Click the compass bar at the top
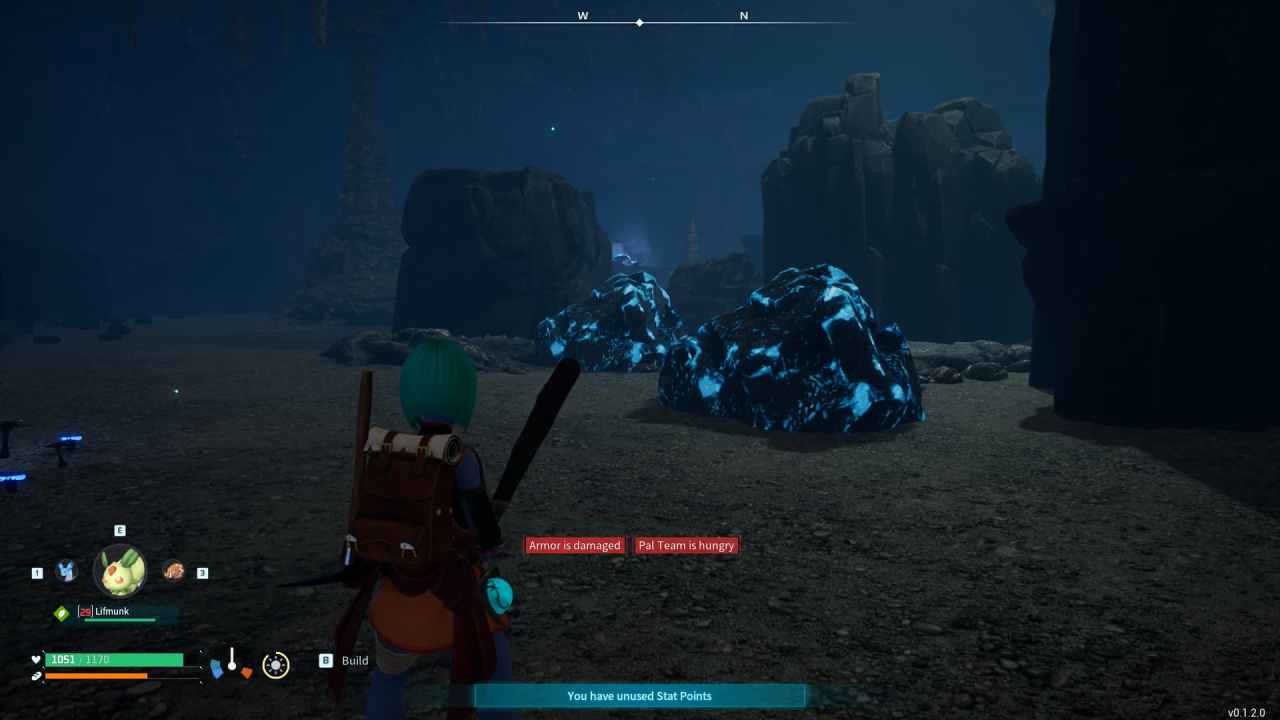This screenshot has width=1280, height=720. [x=640, y=21]
